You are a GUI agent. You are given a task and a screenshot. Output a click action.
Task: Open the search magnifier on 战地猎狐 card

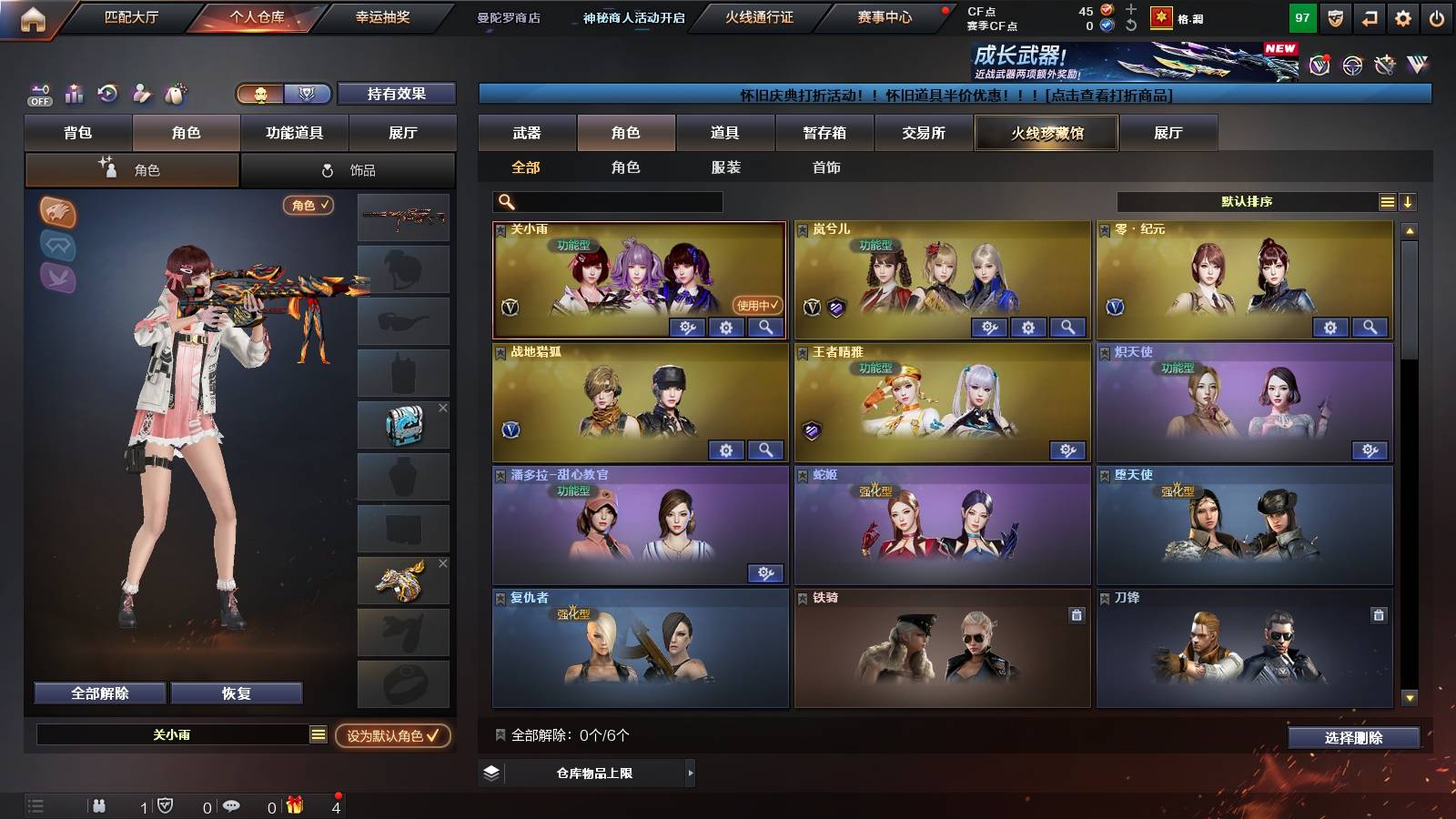click(x=765, y=450)
